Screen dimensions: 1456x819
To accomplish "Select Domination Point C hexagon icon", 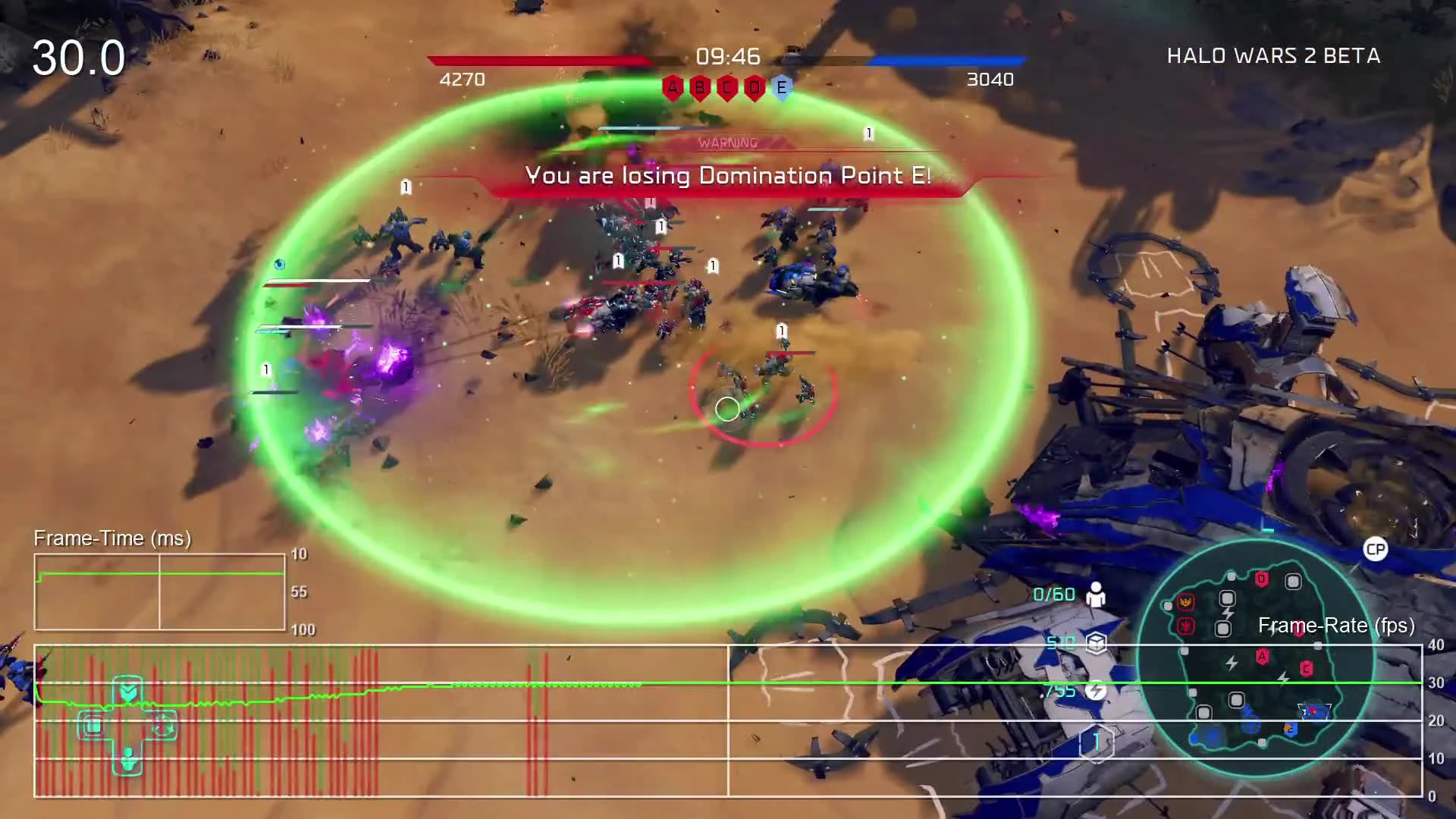I will point(726,87).
